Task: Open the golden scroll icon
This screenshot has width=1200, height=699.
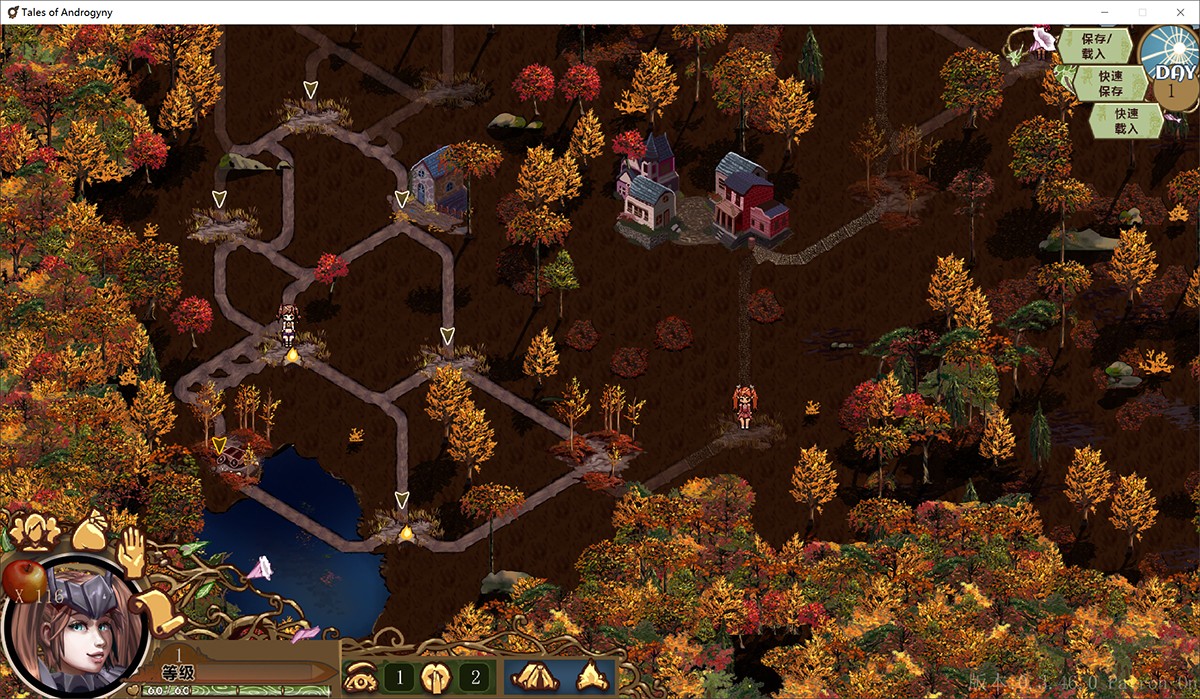Action: point(158,608)
